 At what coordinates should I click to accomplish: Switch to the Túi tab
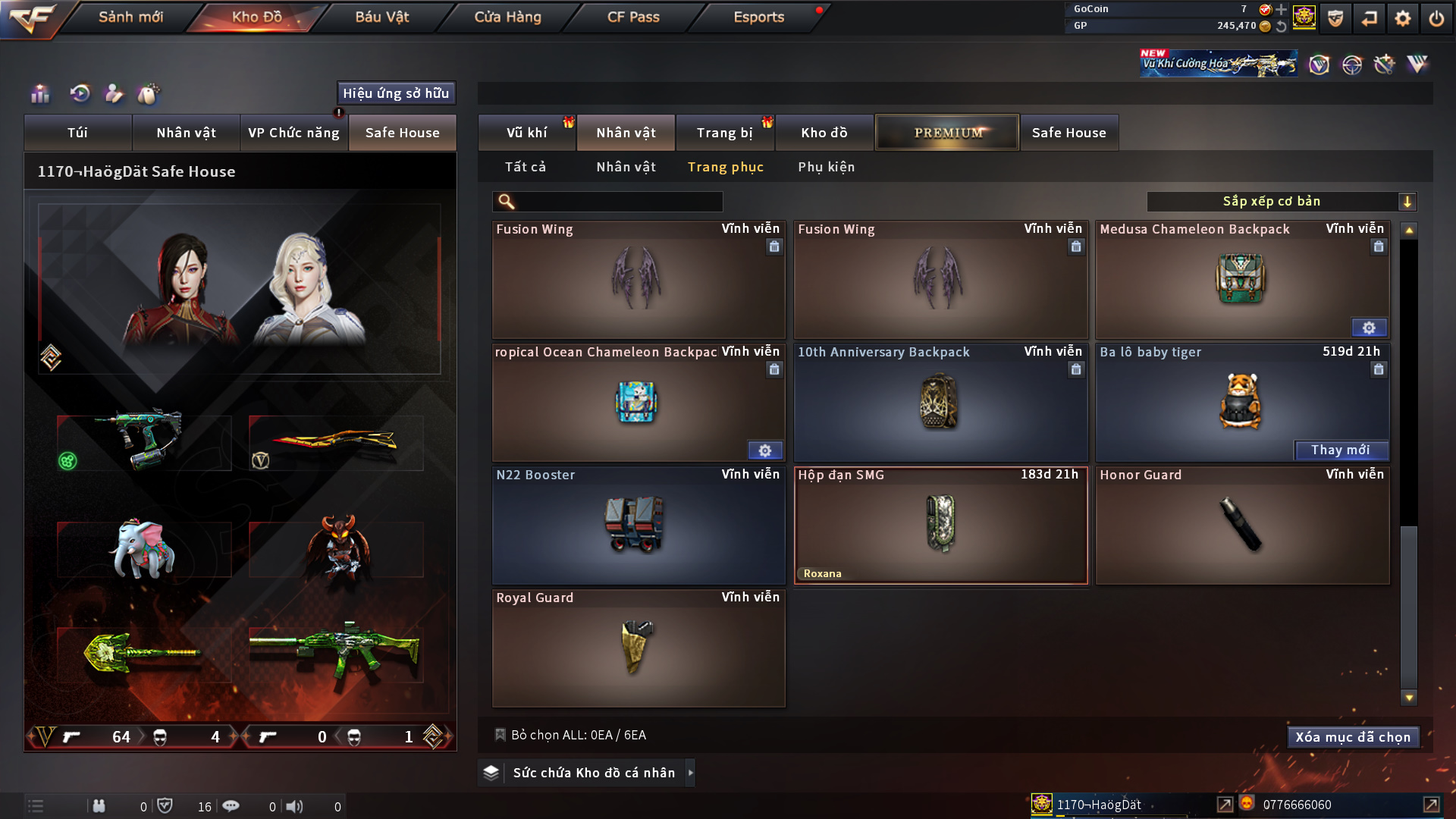tap(77, 133)
